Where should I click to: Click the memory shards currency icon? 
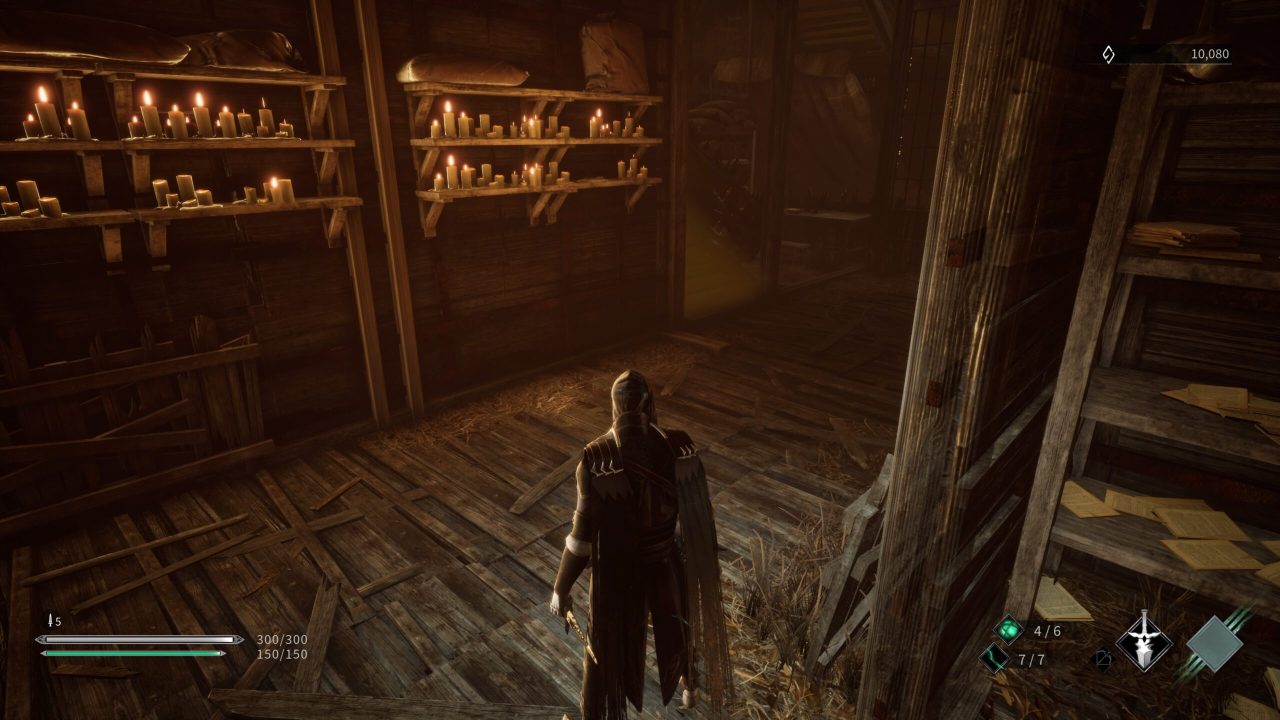[1108, 55]
